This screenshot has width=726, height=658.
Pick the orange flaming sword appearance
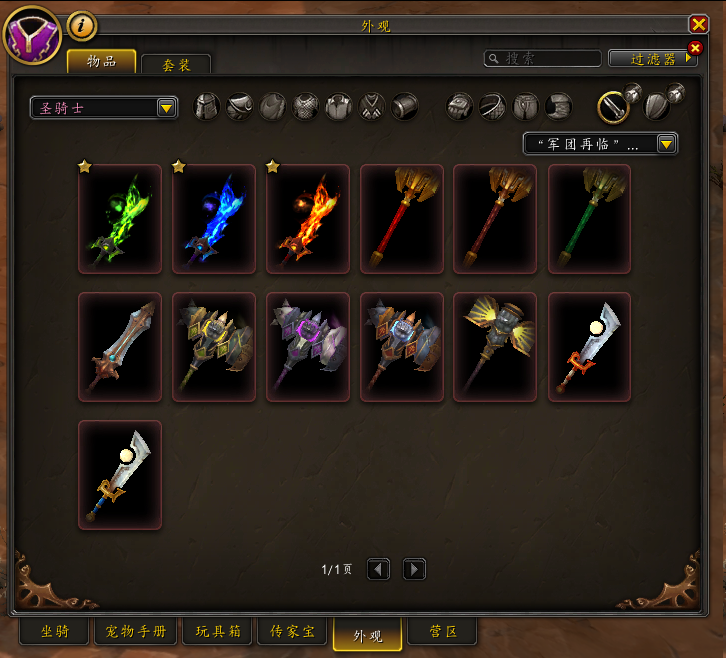point(308,219)
